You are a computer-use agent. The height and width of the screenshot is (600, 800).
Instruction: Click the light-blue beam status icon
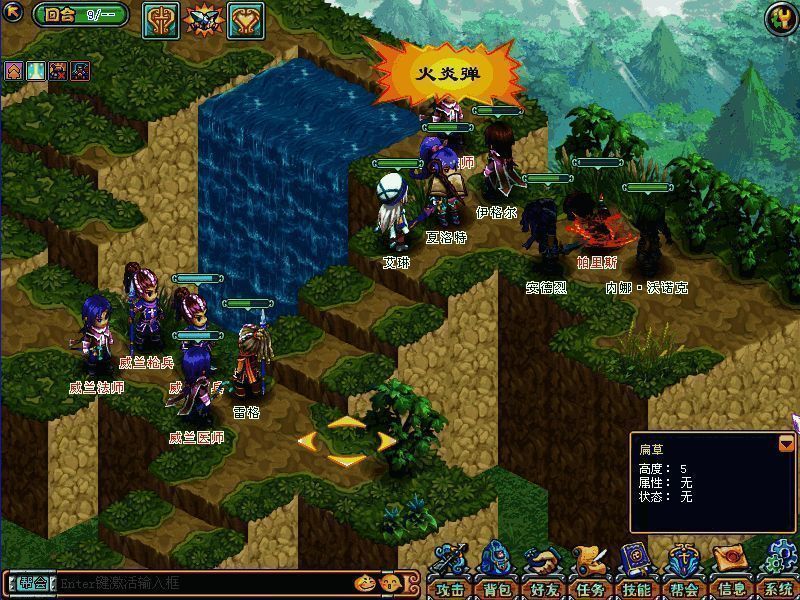[36, 70]
